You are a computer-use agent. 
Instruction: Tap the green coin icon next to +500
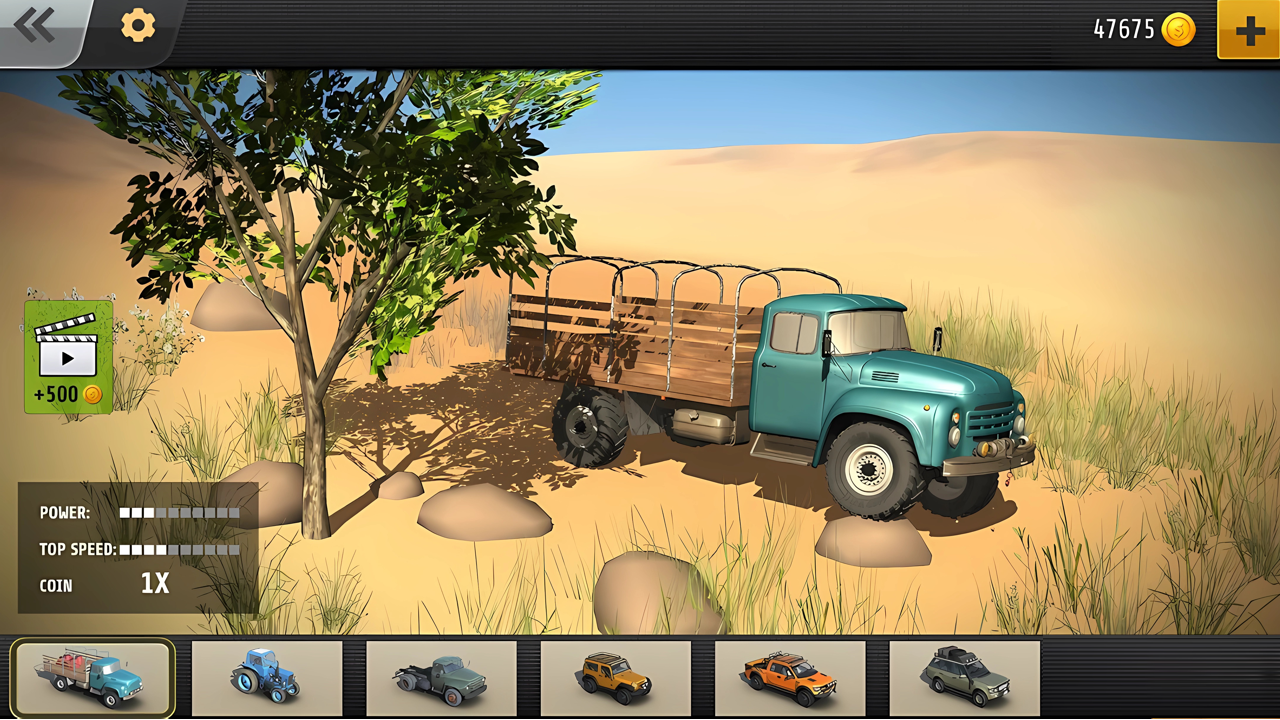click(91, 394)
